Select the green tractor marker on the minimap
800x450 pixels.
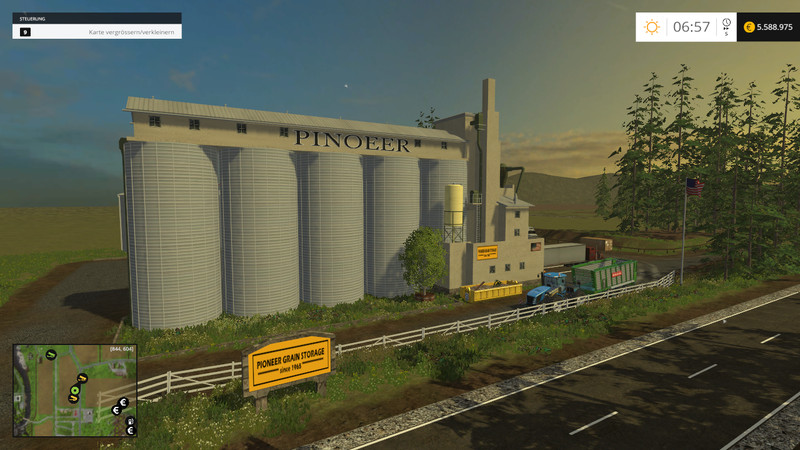(51, 355)
